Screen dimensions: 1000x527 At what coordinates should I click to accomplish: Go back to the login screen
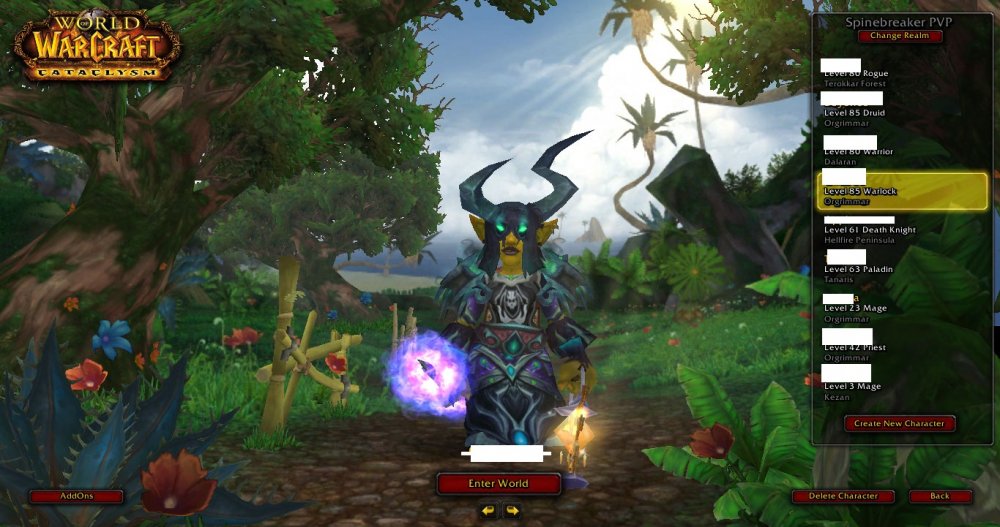click(x=940, y=496)
